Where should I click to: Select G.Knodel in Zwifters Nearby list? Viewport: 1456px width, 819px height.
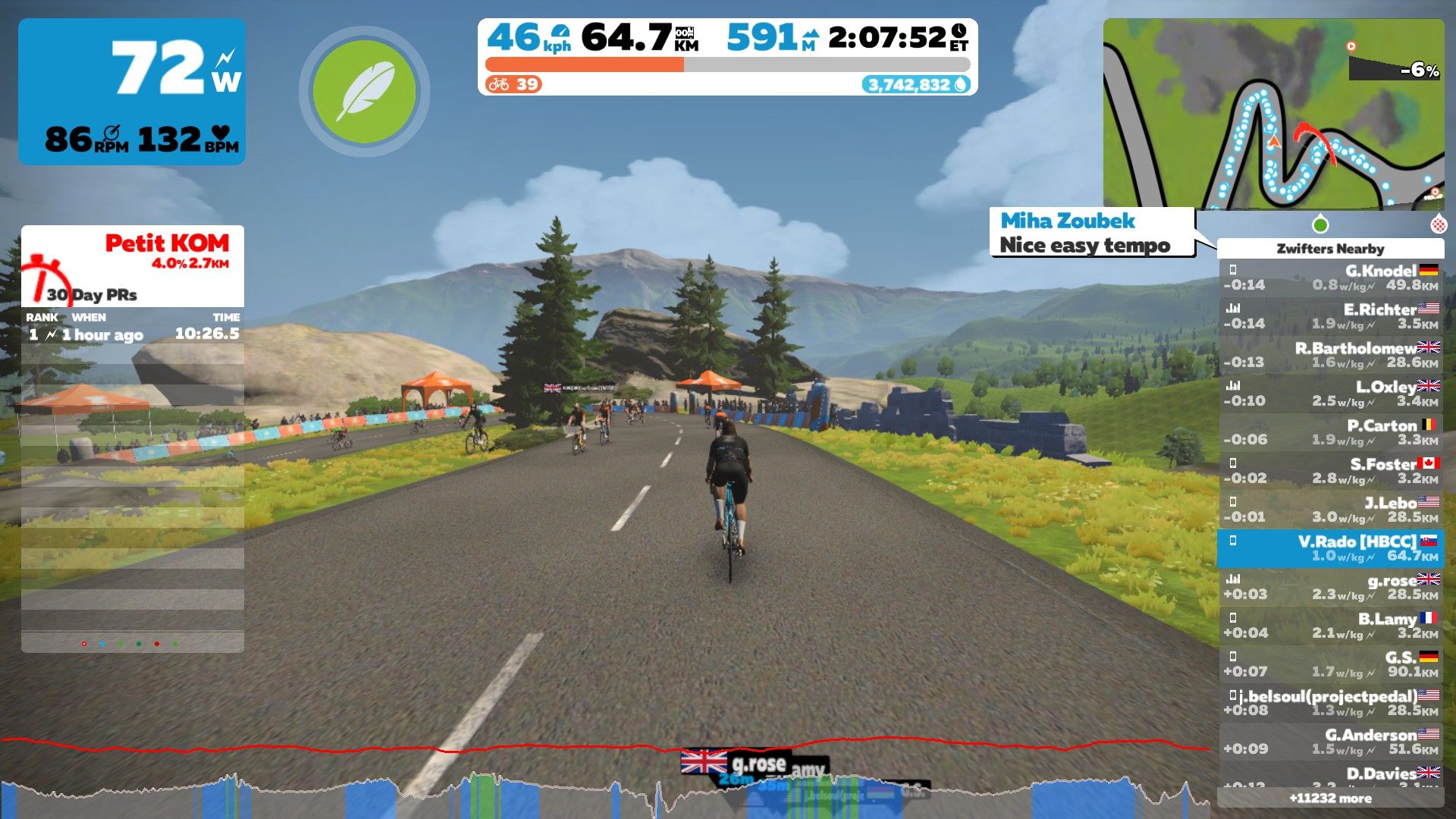(1330, 278)
